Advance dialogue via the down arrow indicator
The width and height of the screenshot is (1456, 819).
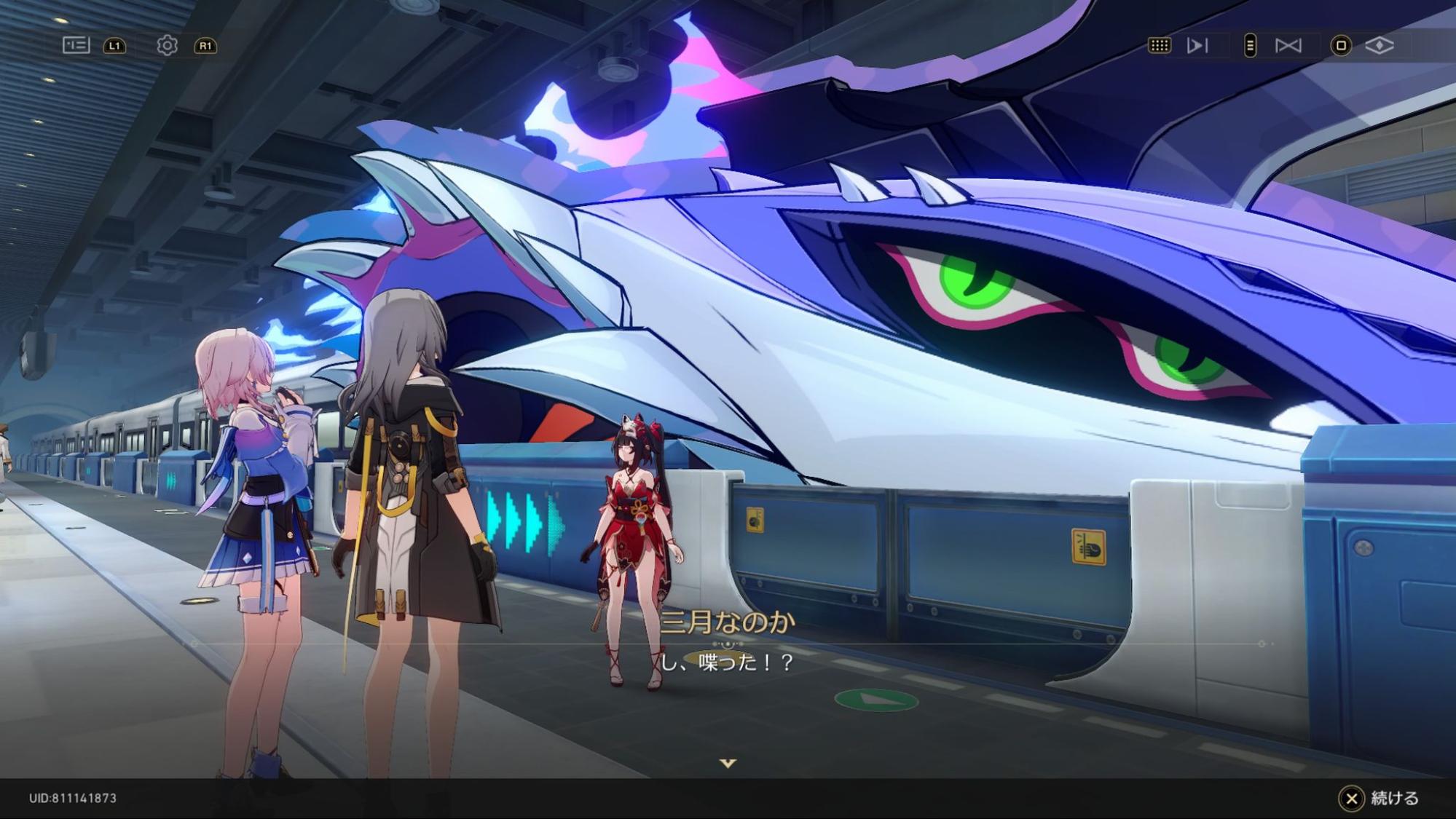tap(728, 763)
